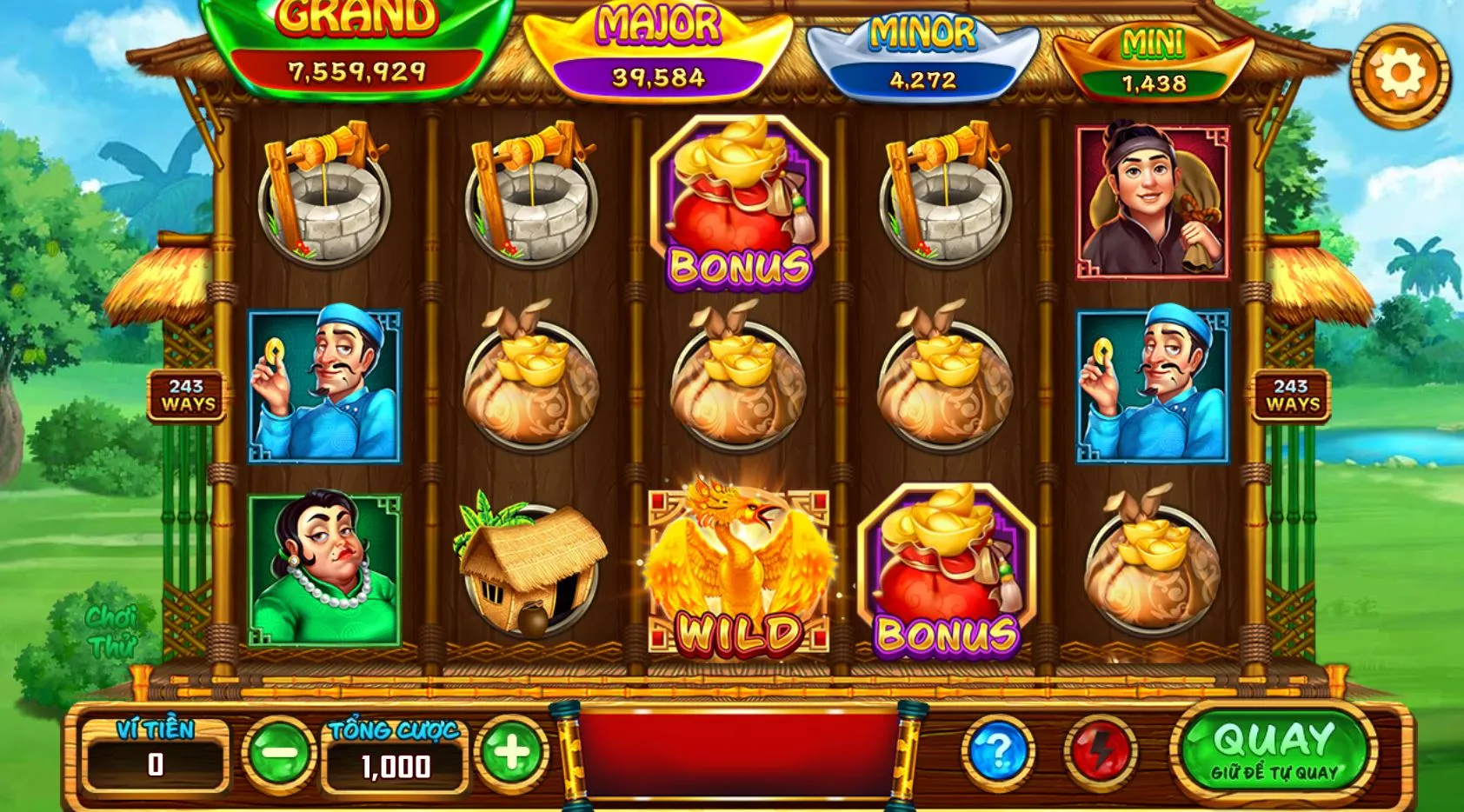Open the gear settings menu
The height and width of the screenshot is (812, 1464).
click(x=1399, y=75)
